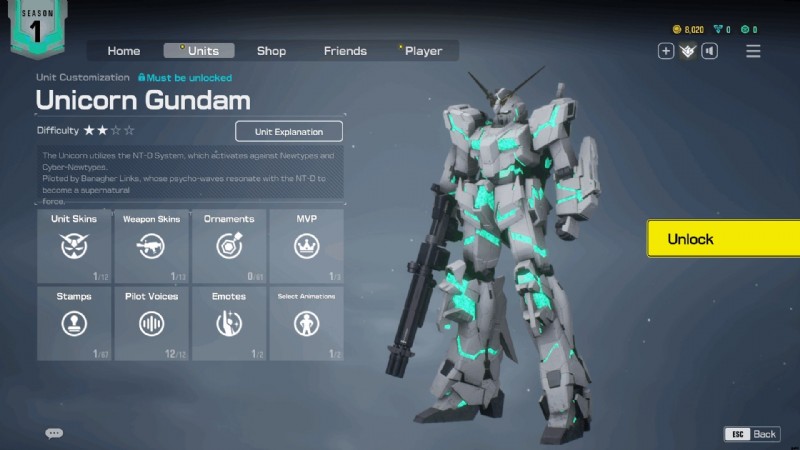Open the Stamps tile

74,323
